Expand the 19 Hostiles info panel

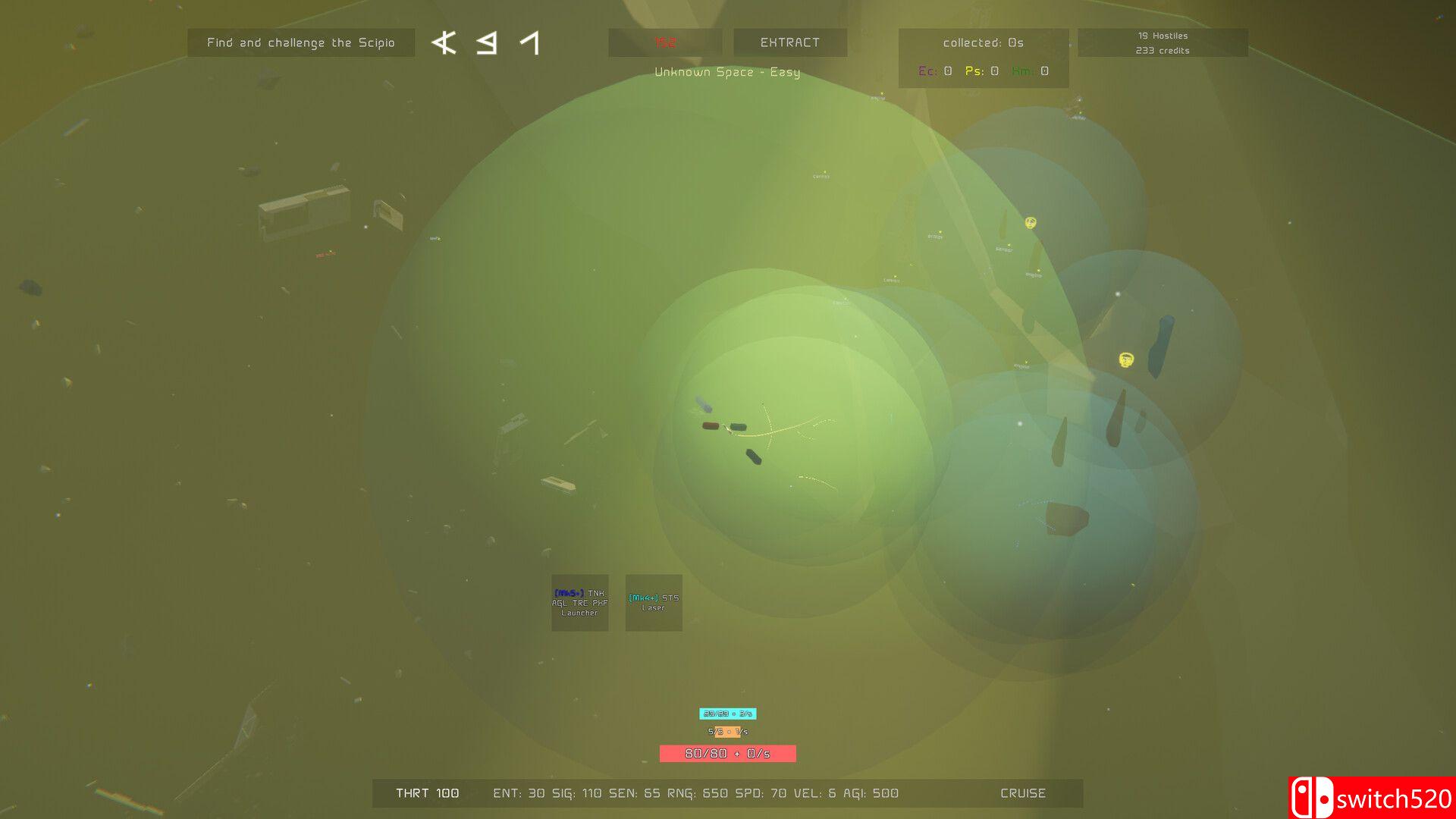click(x=1162, y=35)
